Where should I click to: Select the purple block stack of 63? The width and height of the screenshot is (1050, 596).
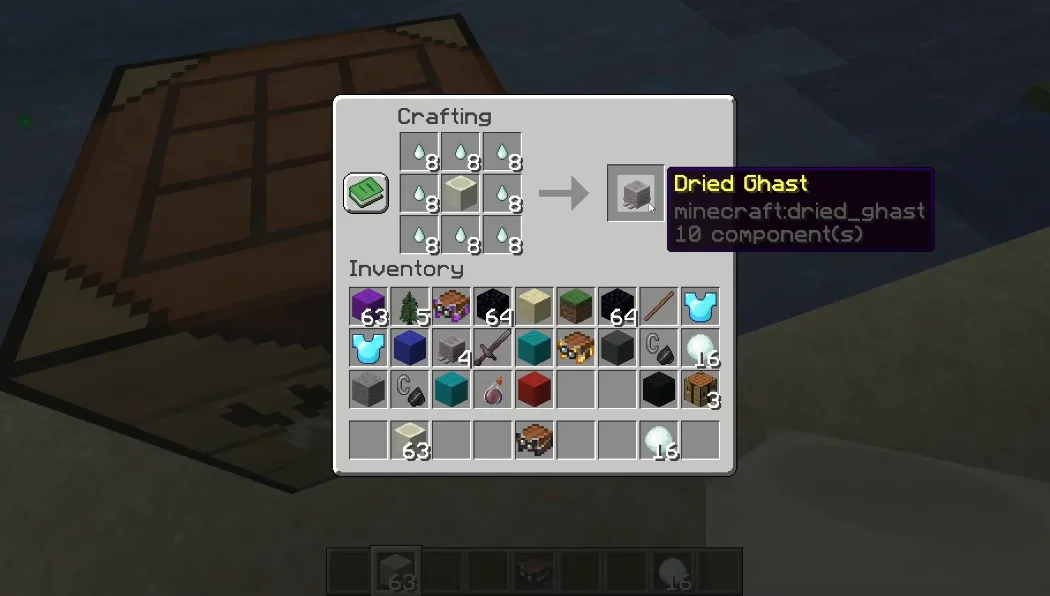pos(368,307)
